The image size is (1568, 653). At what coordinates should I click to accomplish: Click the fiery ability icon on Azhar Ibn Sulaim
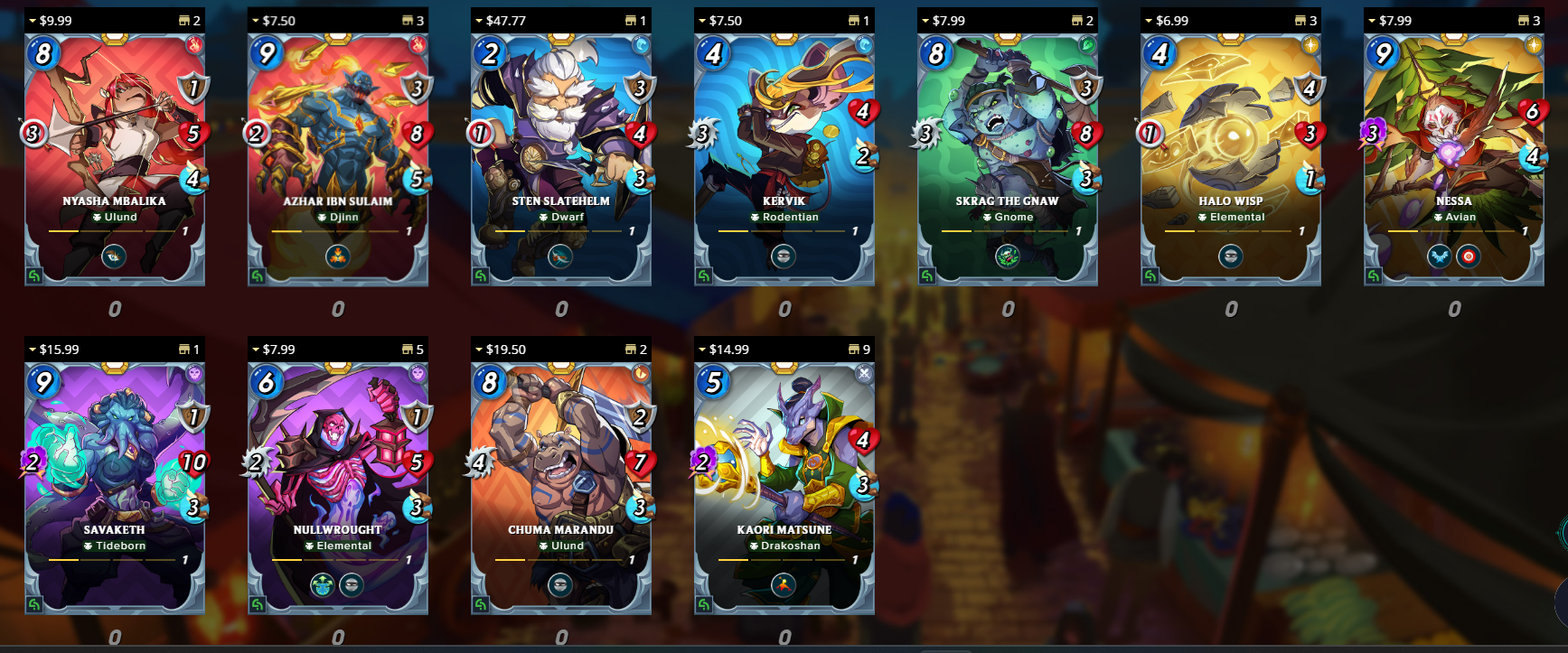(x=337, y=255)
